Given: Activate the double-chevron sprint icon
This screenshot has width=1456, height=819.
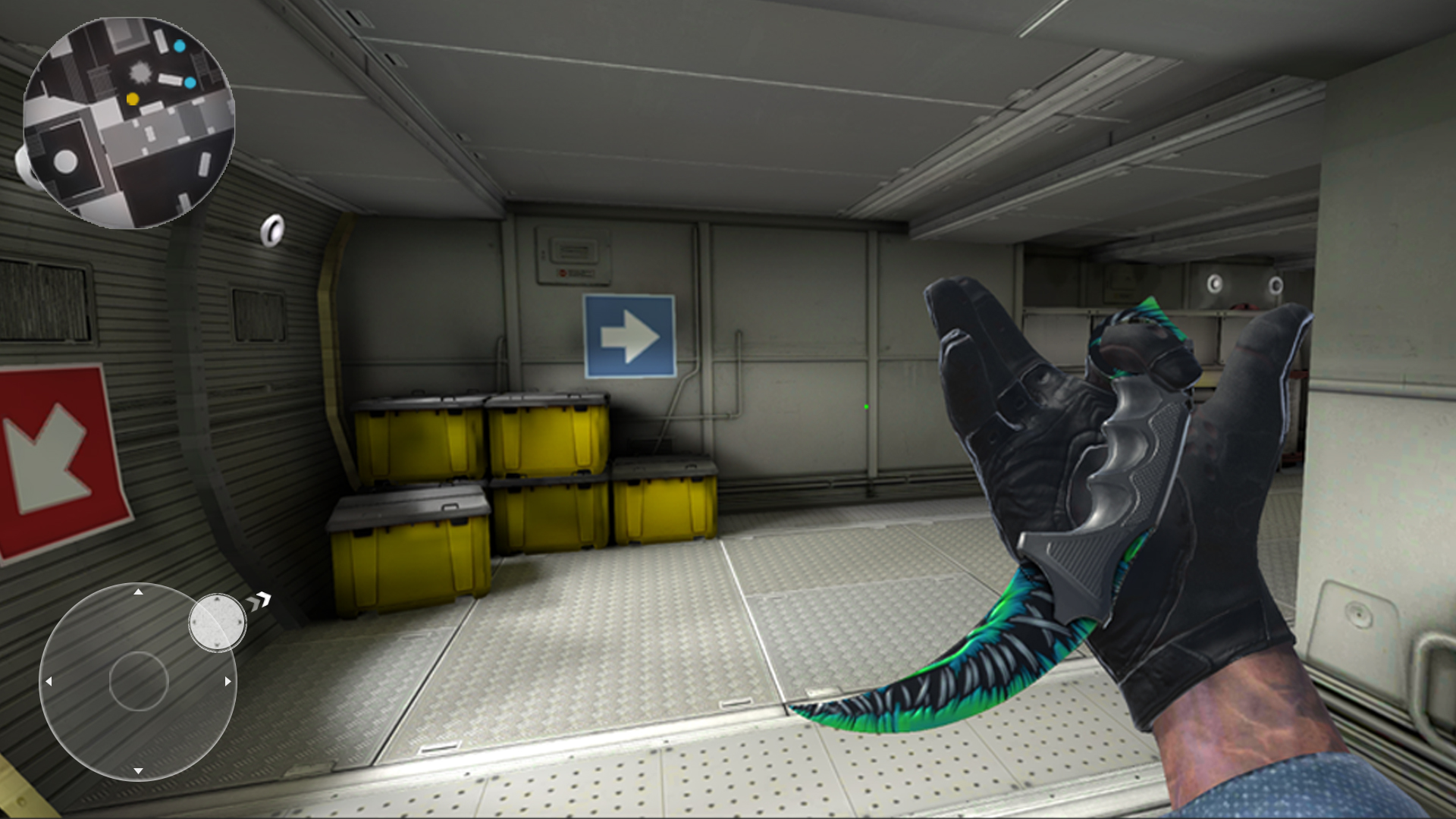Looking at the screenshot, I should pyautogui.click(x=259, y=601).
